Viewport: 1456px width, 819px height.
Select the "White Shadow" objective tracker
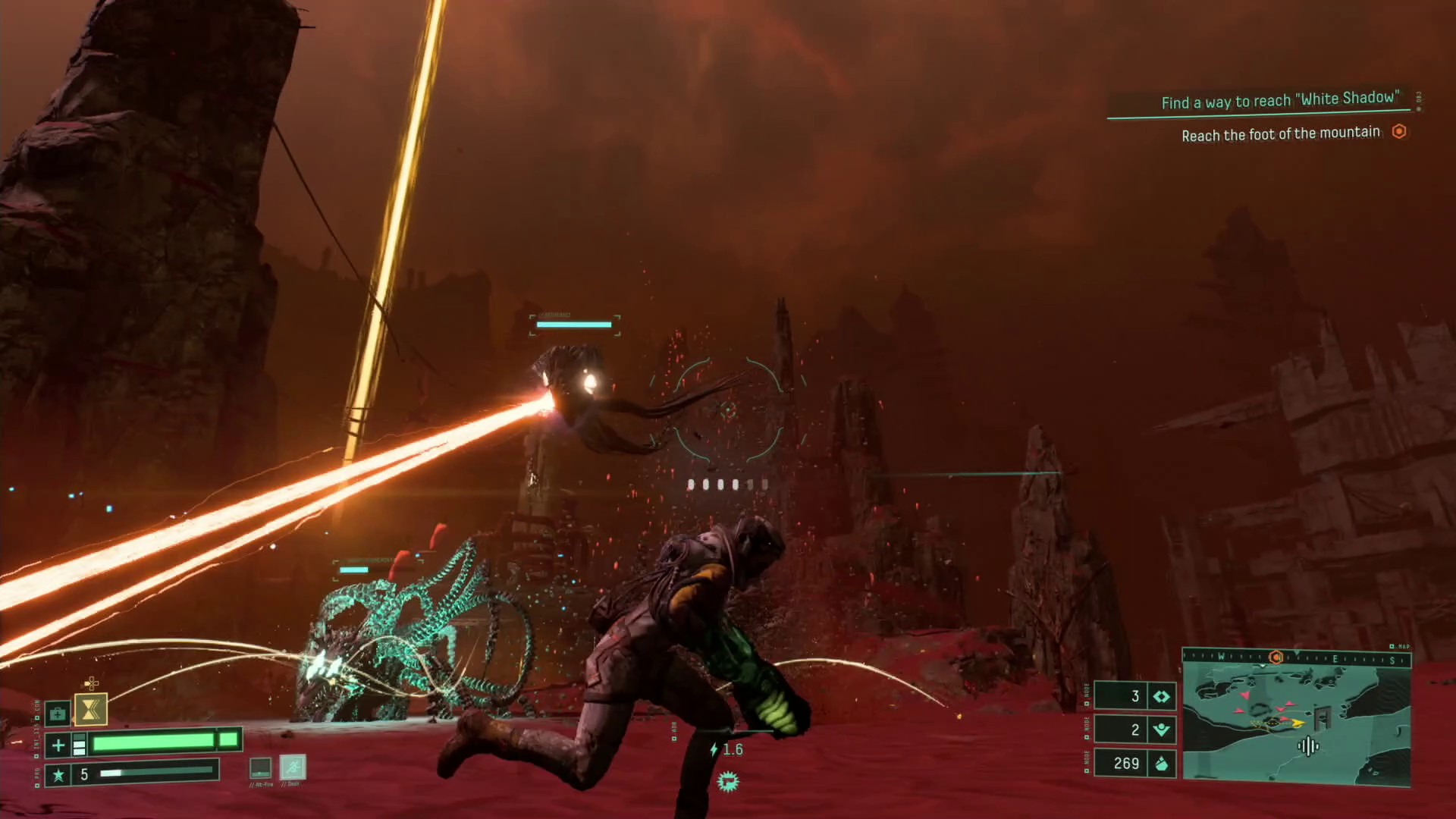pyautogui.click(x=1279, y=100)
